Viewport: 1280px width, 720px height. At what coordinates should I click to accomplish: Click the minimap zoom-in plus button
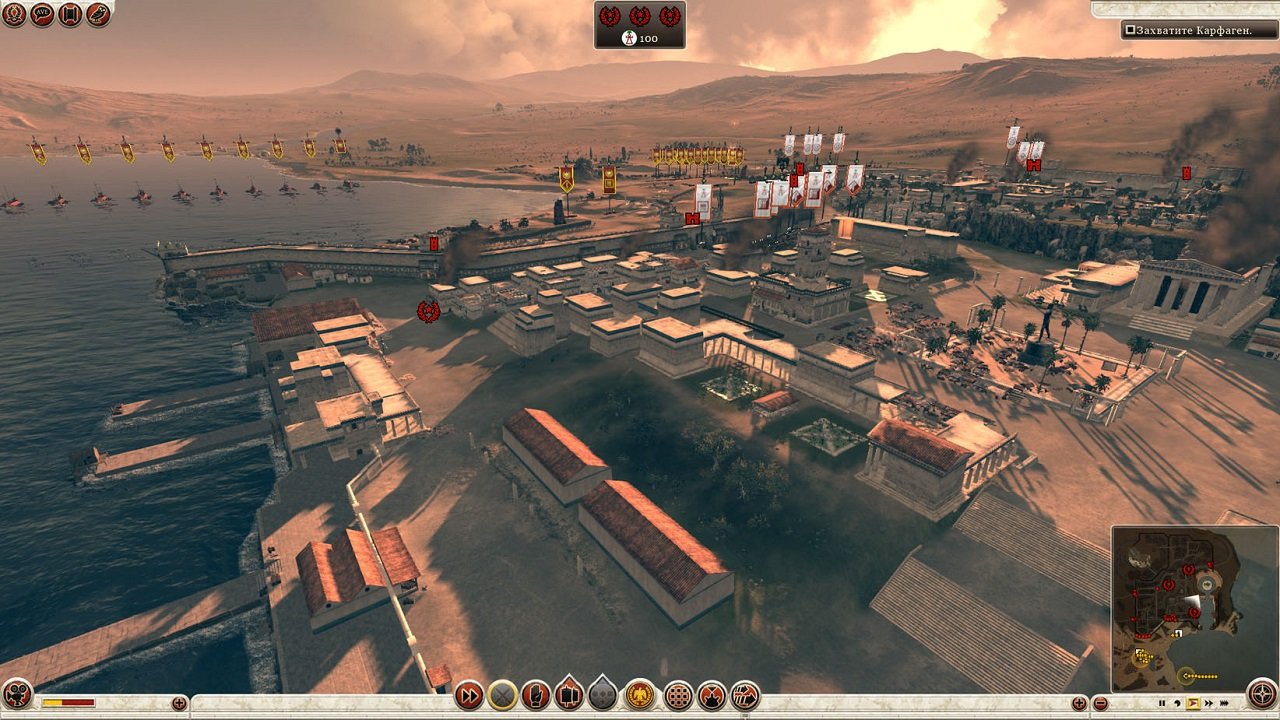click(x=1081, y=703)
